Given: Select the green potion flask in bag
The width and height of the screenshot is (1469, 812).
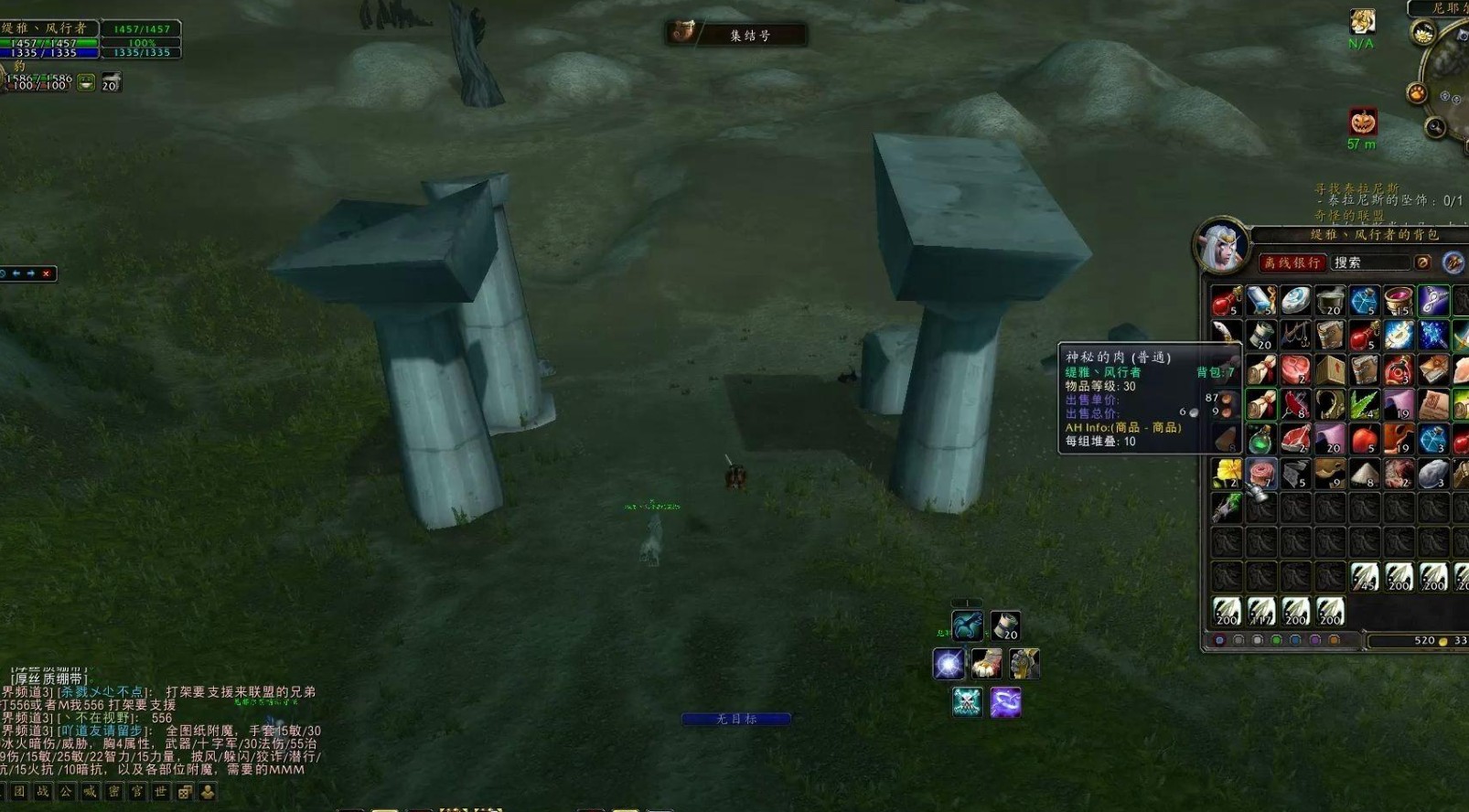Looking at the screenshot, I should click(1260, 439).
